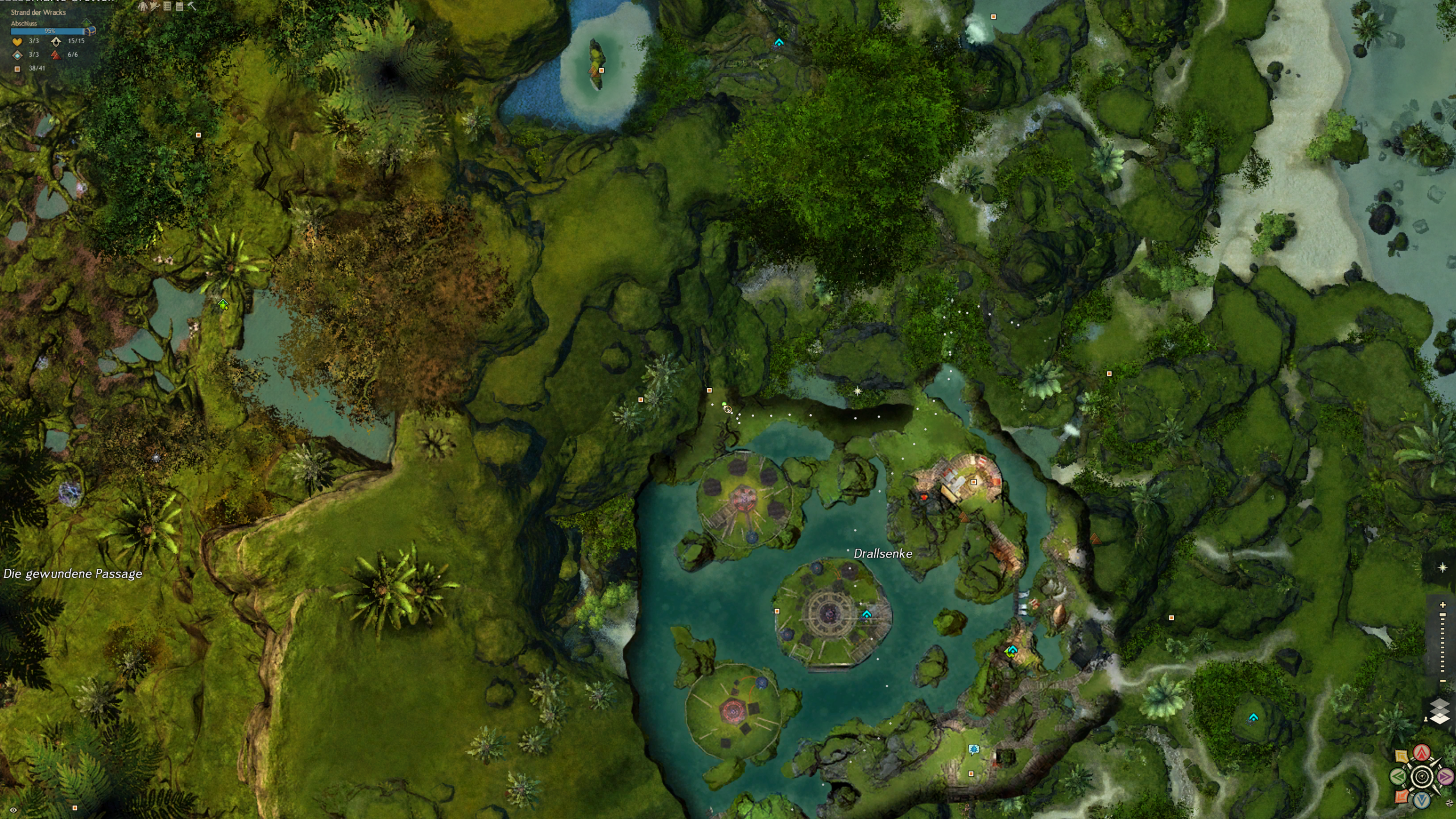This screenshot has width=1456, height=819.
Task: Click the point of interest on the lake island
Action: [601, 71]
